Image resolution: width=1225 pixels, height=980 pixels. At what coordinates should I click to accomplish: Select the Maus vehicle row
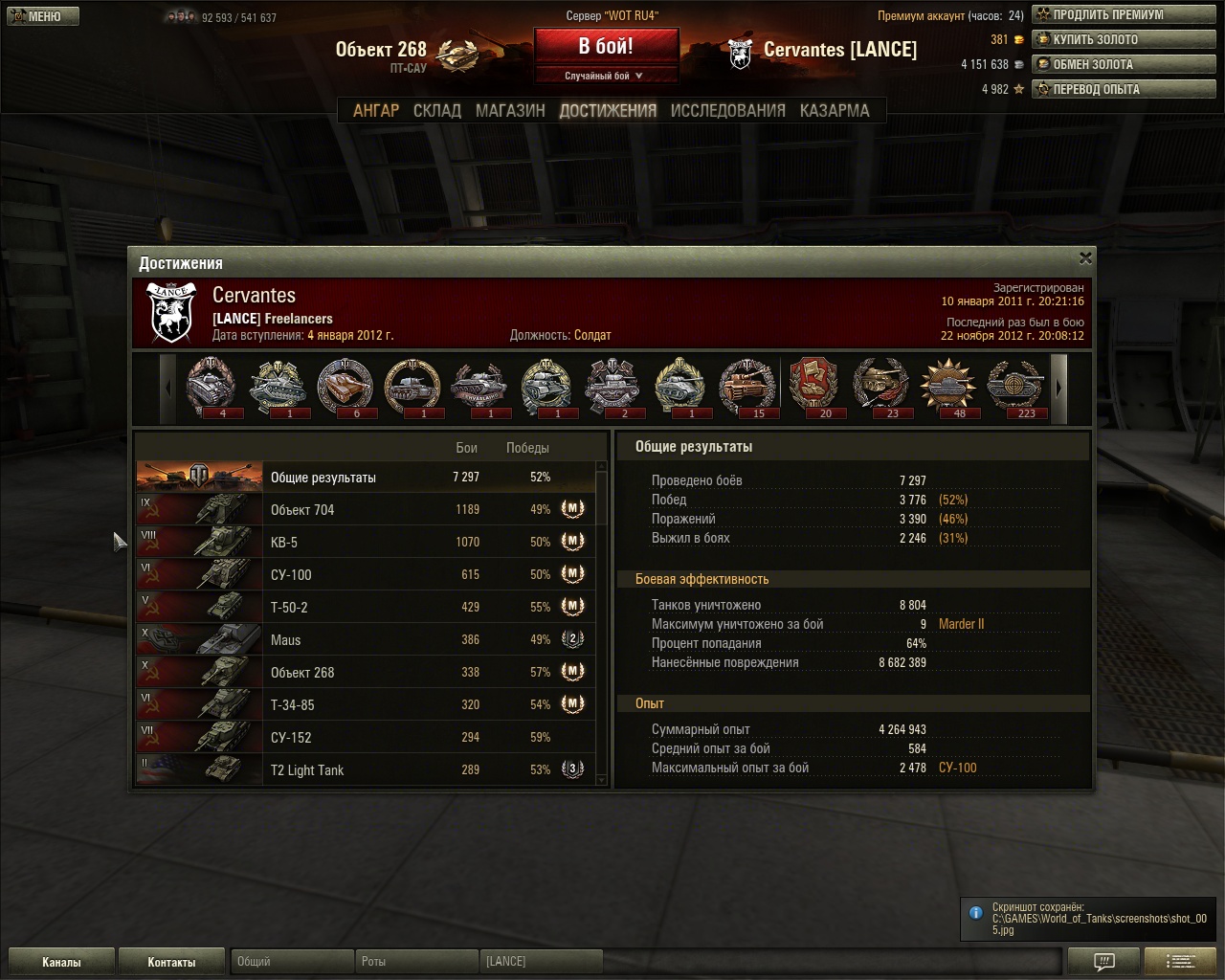pos(366,640)
